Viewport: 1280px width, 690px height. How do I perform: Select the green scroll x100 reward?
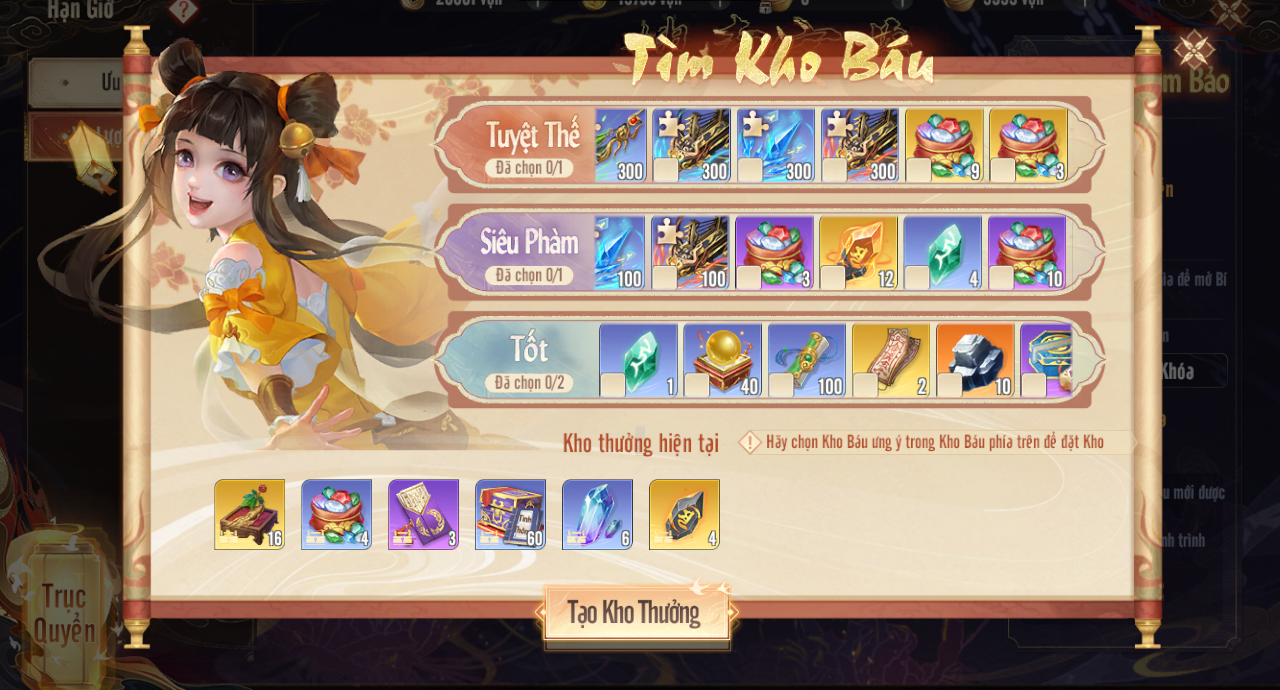click(x=806, y=360)
